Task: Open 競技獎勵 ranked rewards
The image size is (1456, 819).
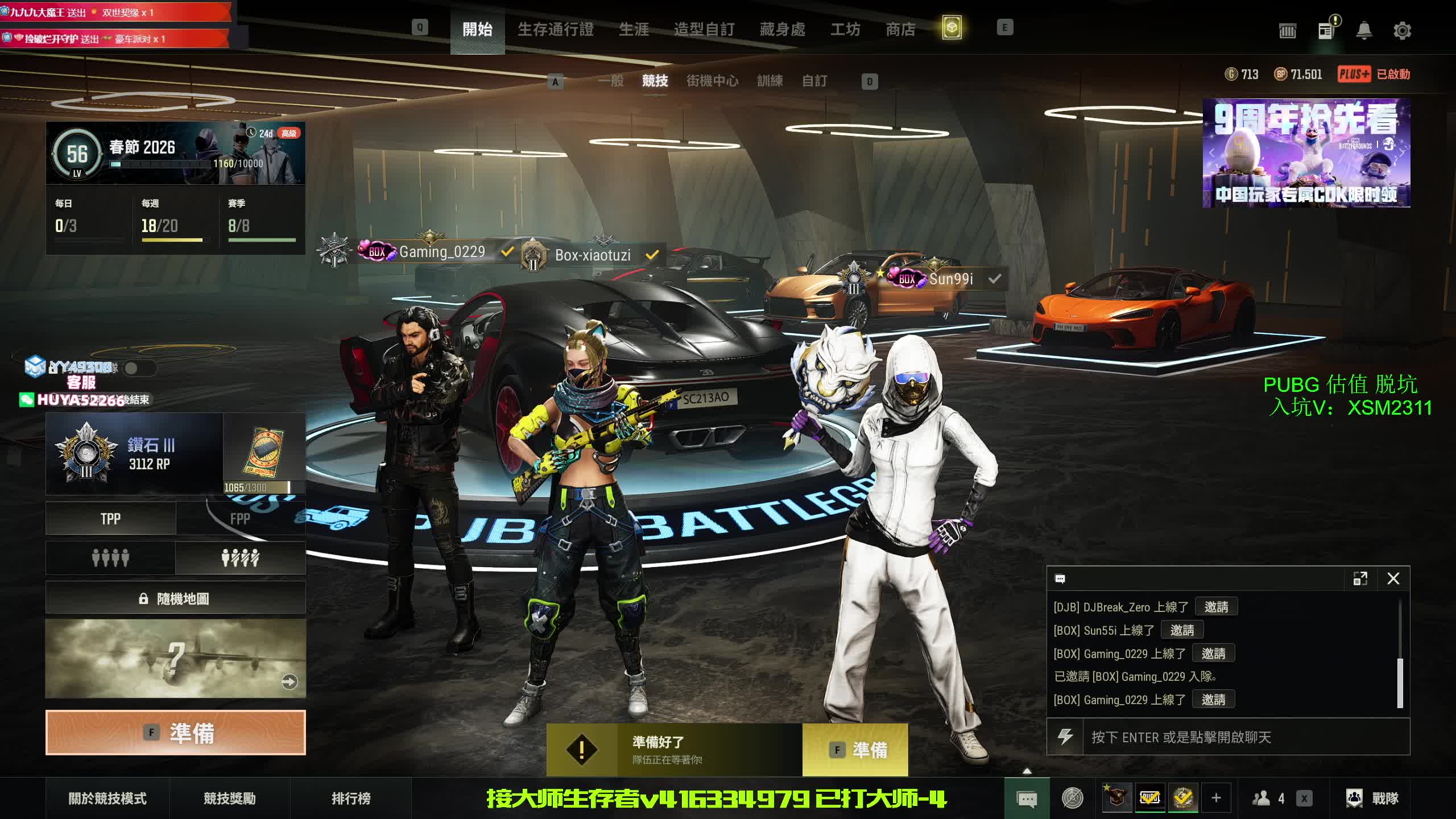Action: coord(230,799)
